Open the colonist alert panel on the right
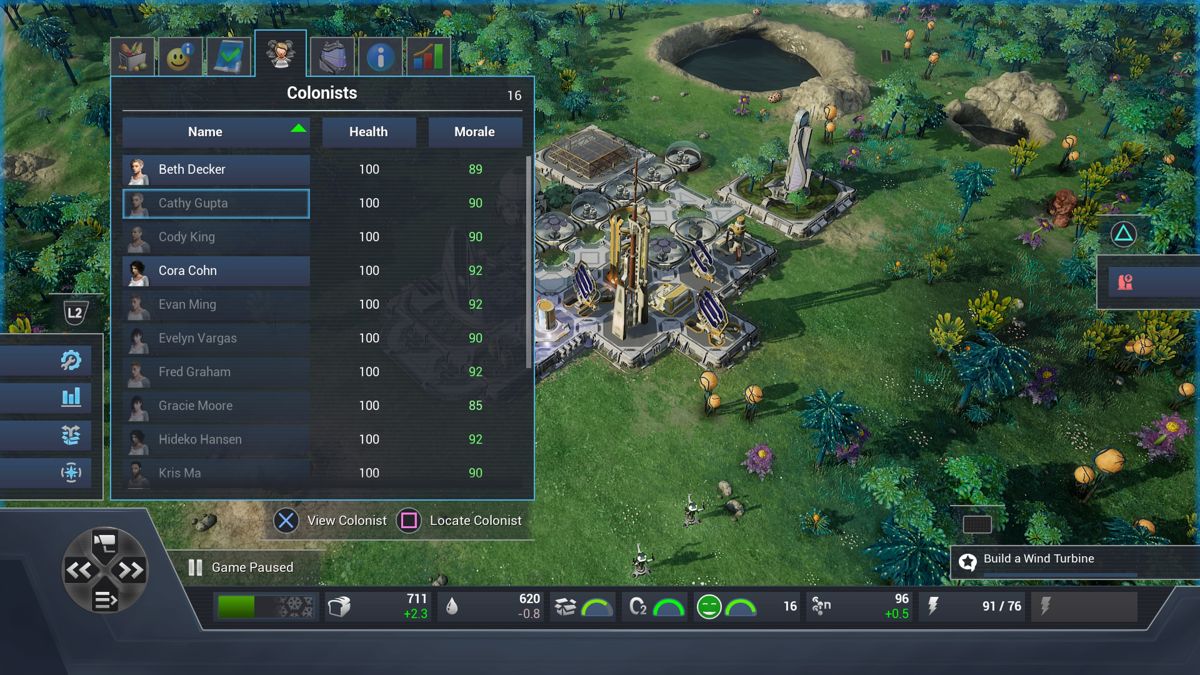The height and width of the screenshot is (675, 1200). (x=1148, y=282)
